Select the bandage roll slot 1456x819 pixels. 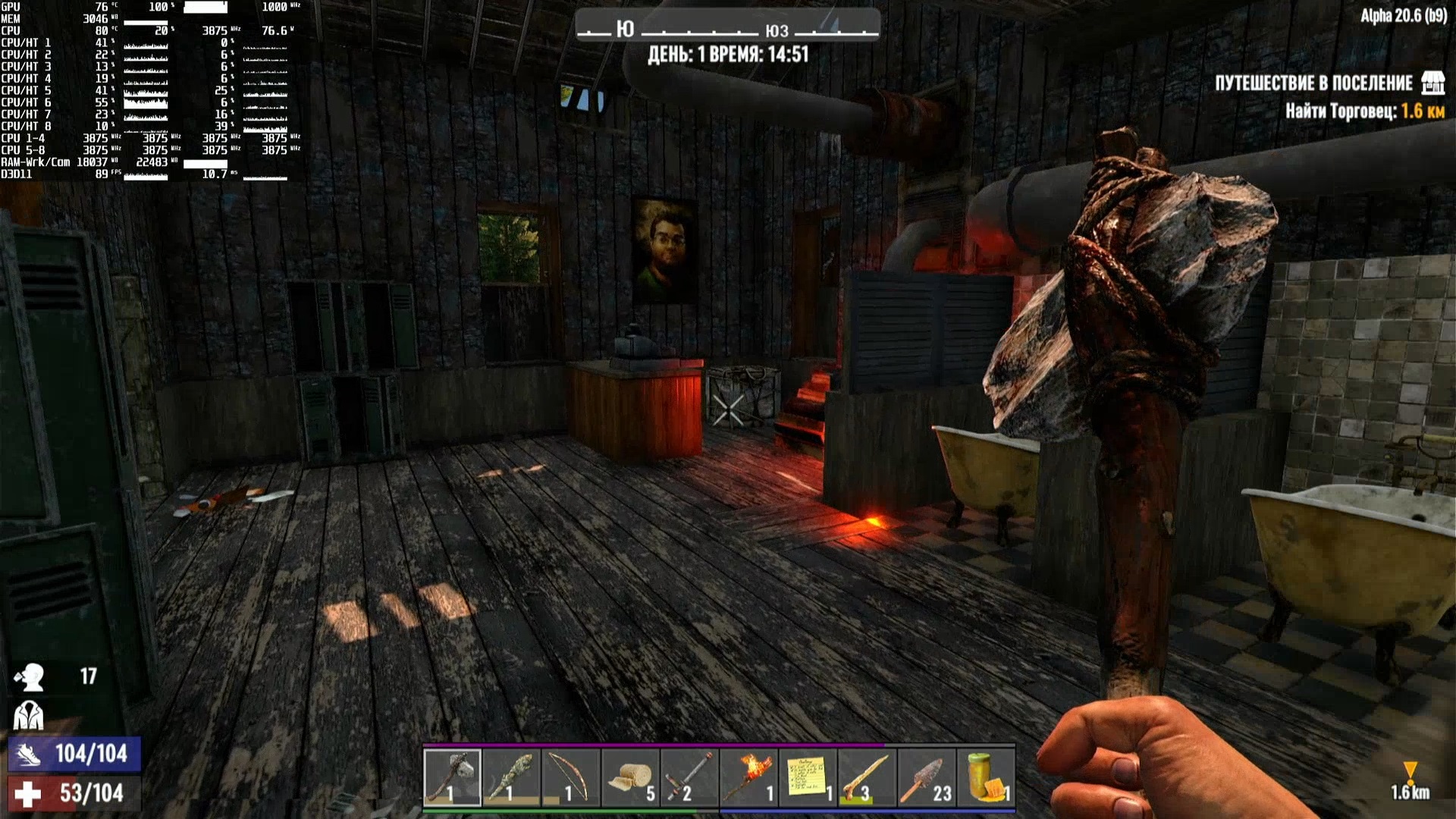pyautogui.click(x=630, y=777)
